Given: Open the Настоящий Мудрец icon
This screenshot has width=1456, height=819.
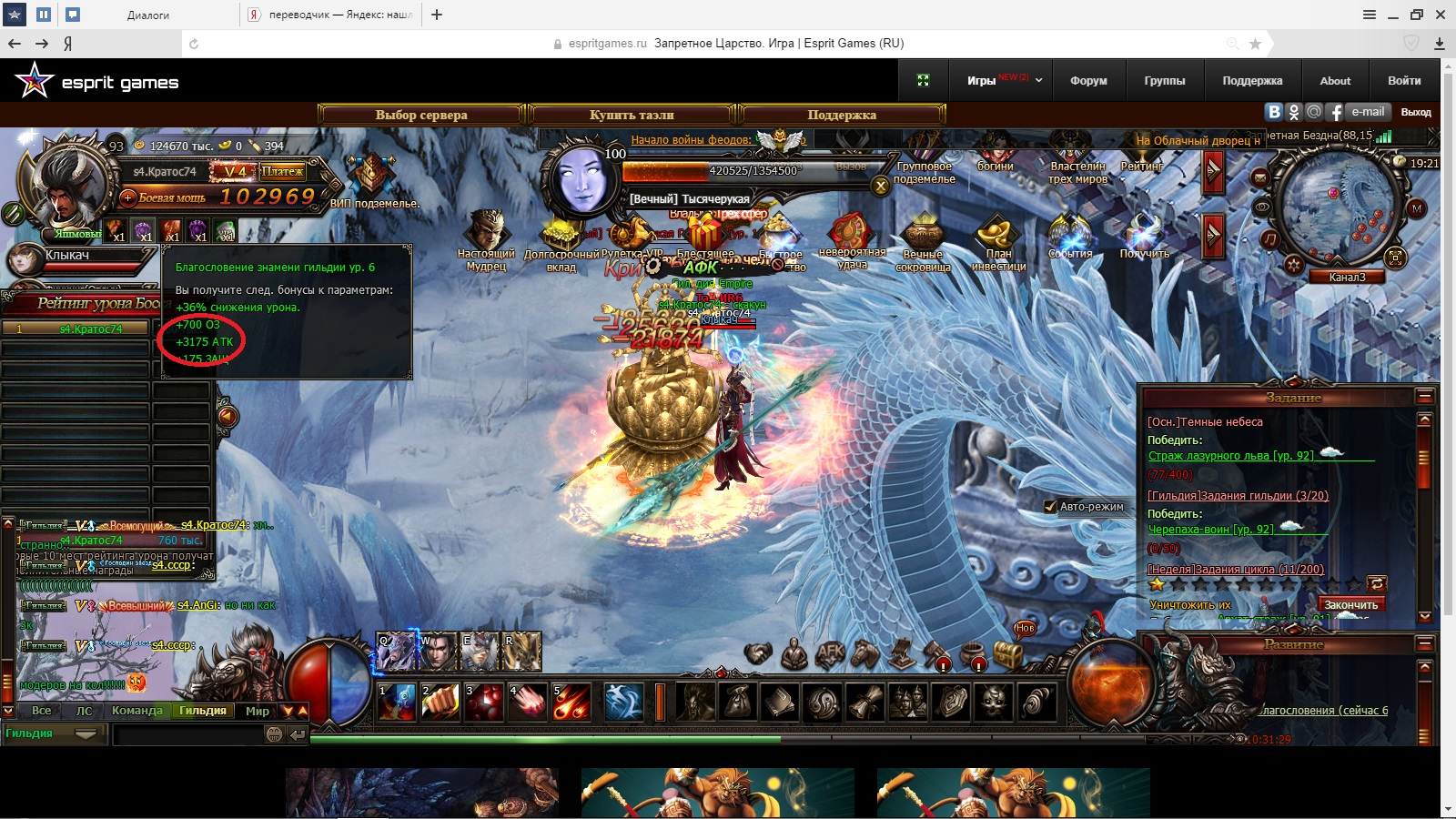Looking at the screenshot, I should pyautogui.click(x=486, y=240).
